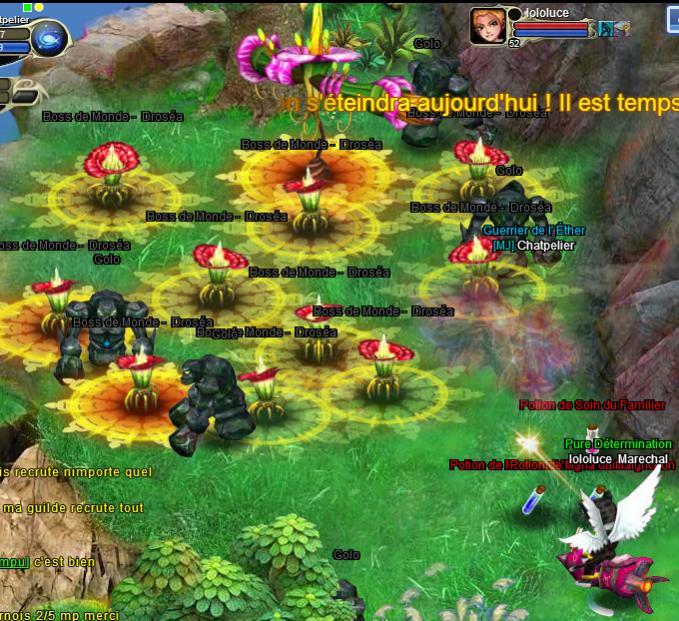Click the teal buff icon beside lololuce's bars

[605, 29]
